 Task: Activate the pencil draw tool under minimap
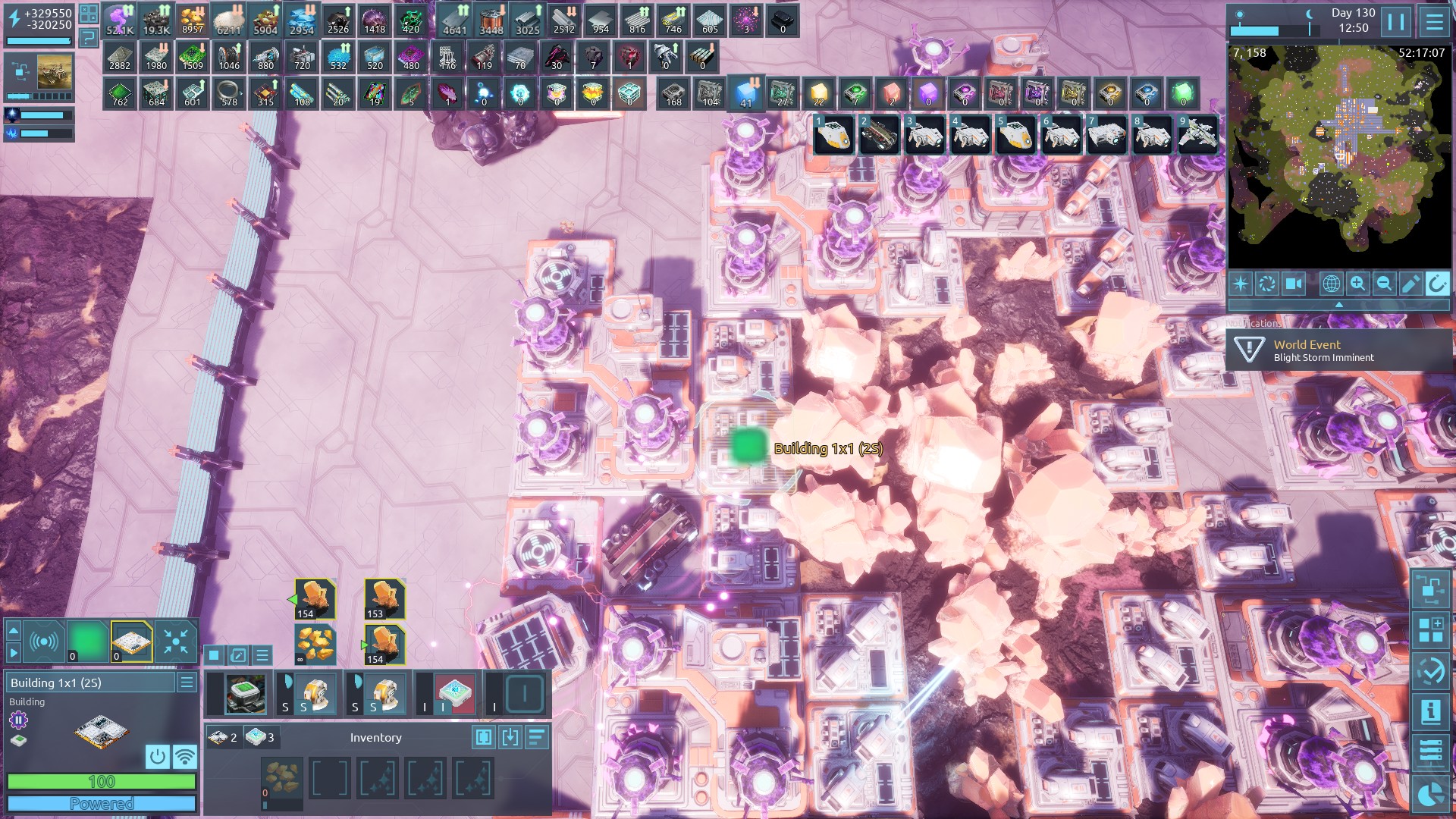coord(1410,284)
